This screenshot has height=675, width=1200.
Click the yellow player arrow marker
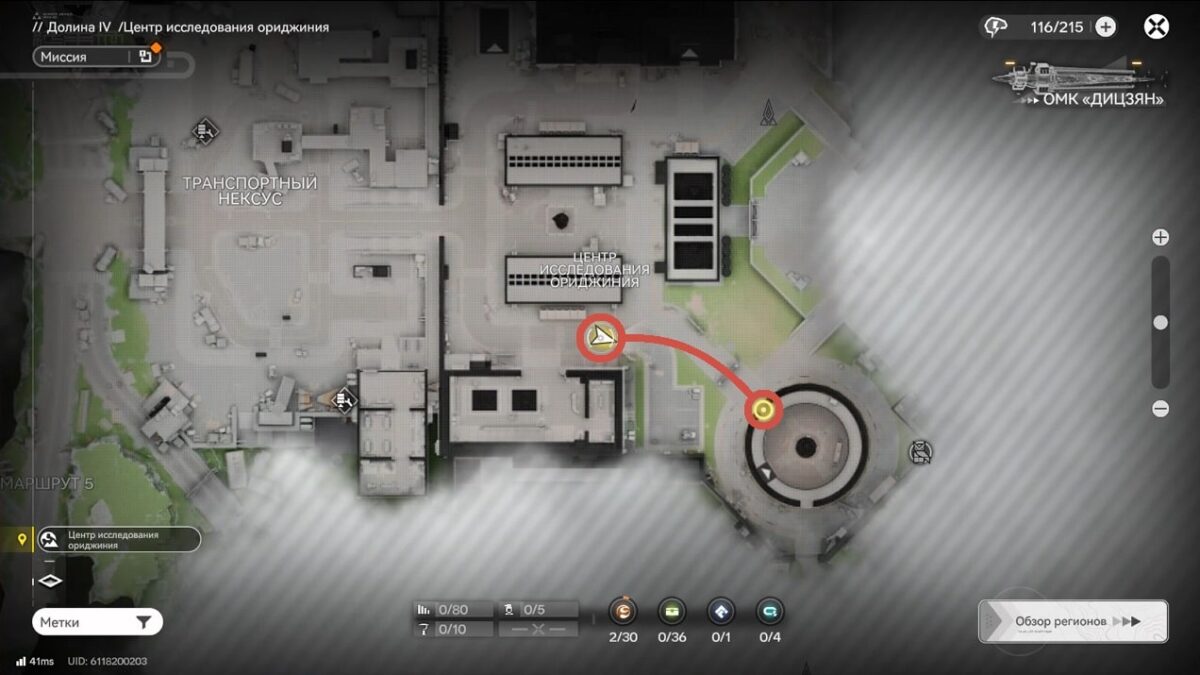point(602,338)
